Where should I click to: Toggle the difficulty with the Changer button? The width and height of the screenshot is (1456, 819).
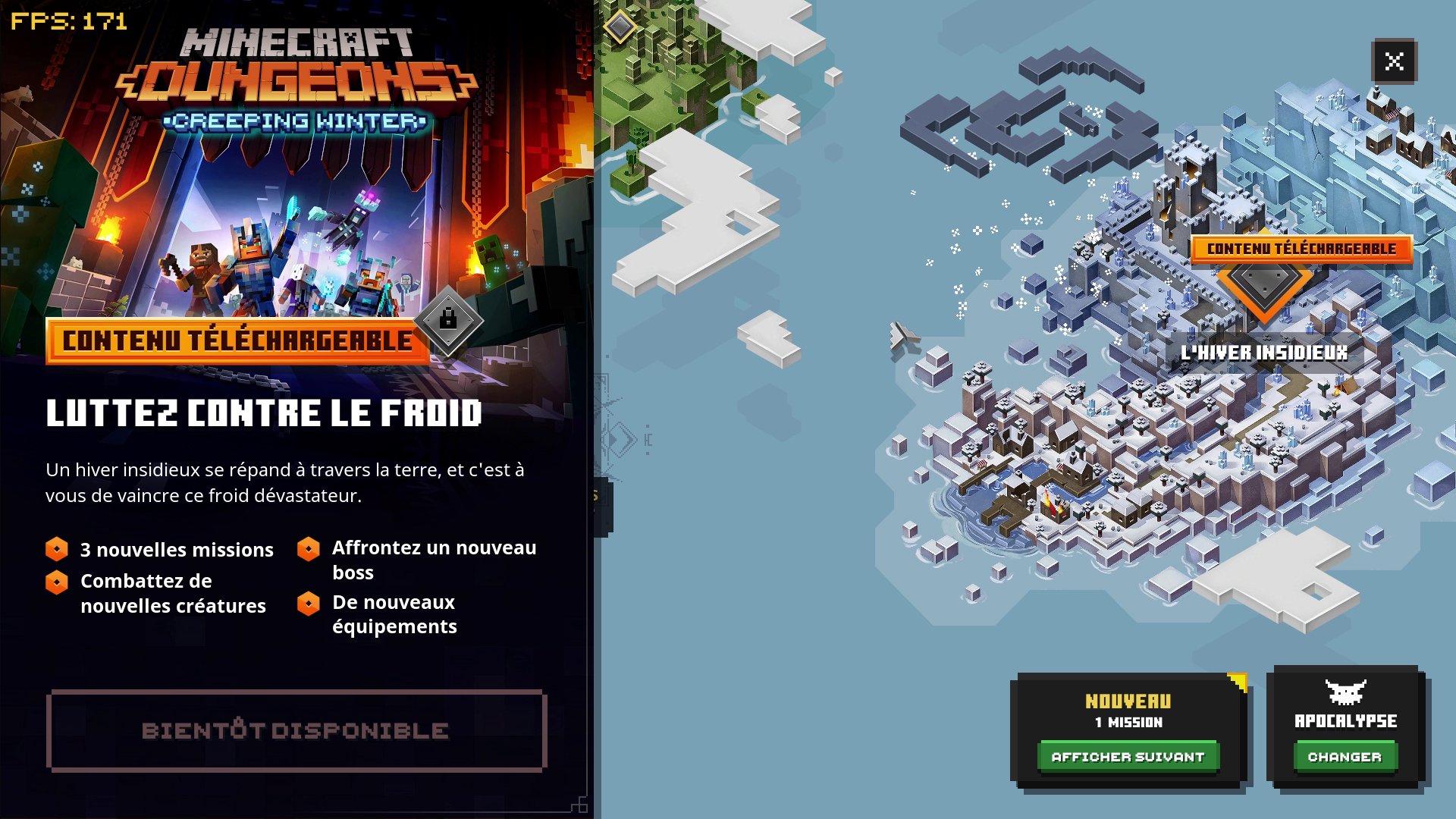tap(1344, 756)
